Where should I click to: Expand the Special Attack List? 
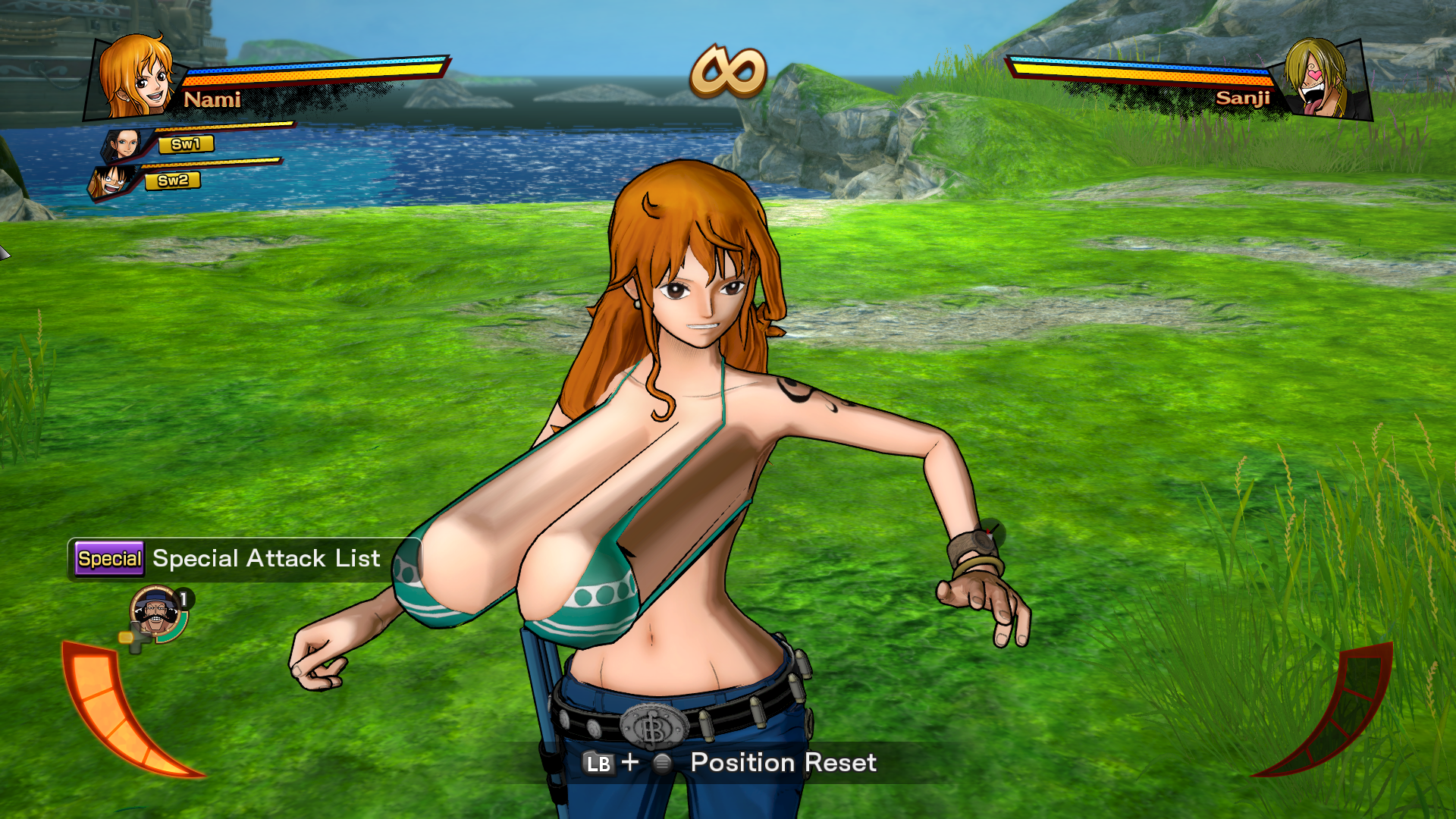point(265,560)
